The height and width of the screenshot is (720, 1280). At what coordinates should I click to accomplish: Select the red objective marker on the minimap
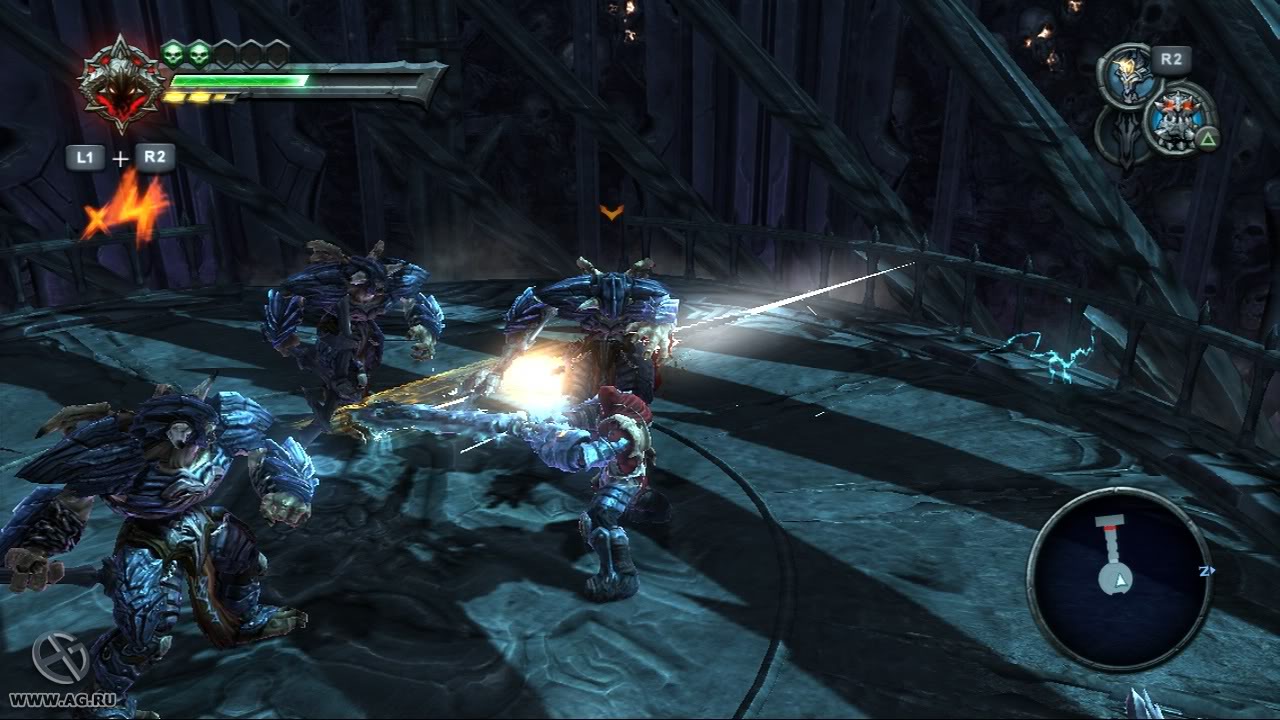click(x=1110, y=527)
